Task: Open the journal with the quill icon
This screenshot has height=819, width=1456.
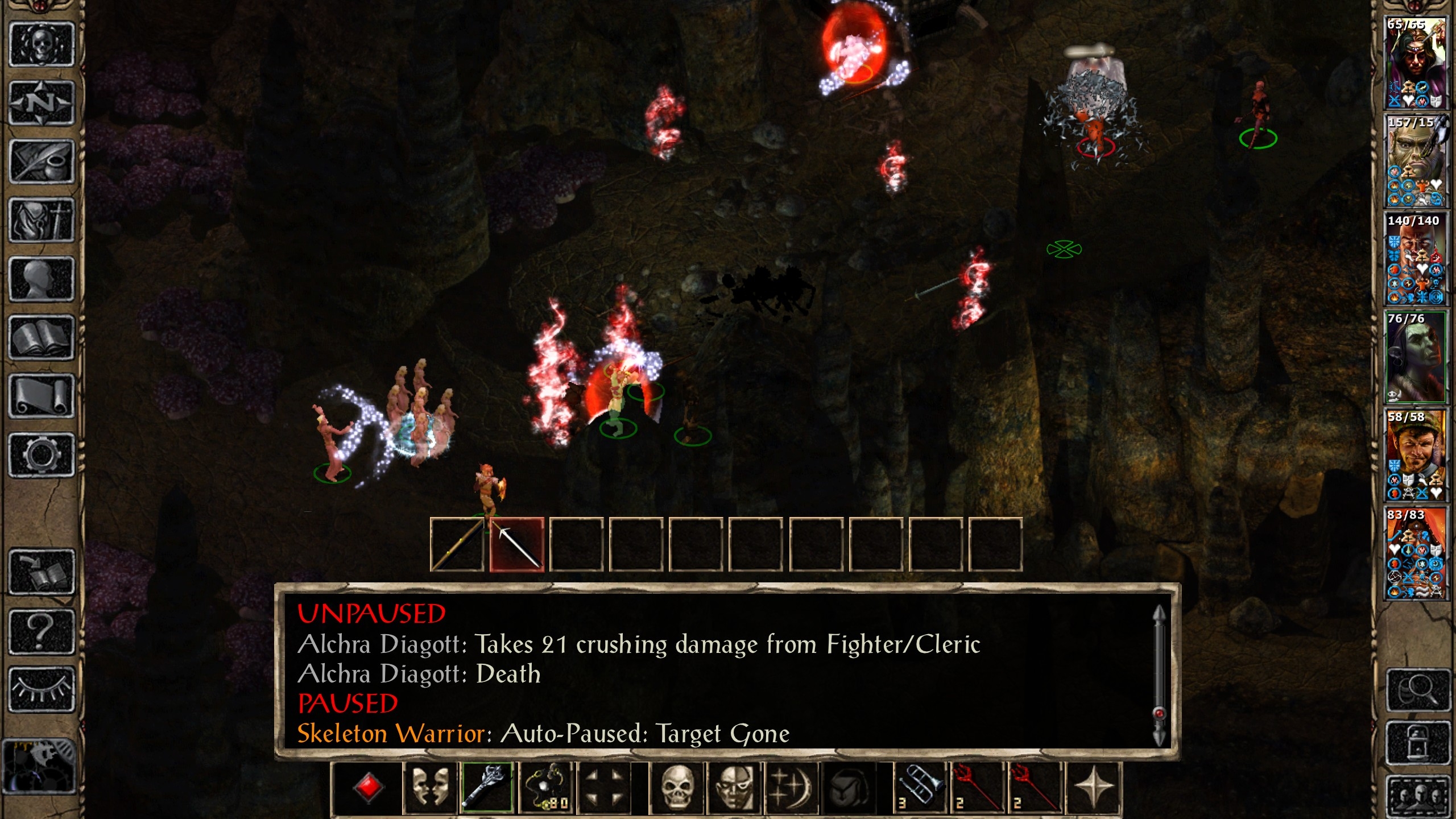Action: click(x=41, y=162)
